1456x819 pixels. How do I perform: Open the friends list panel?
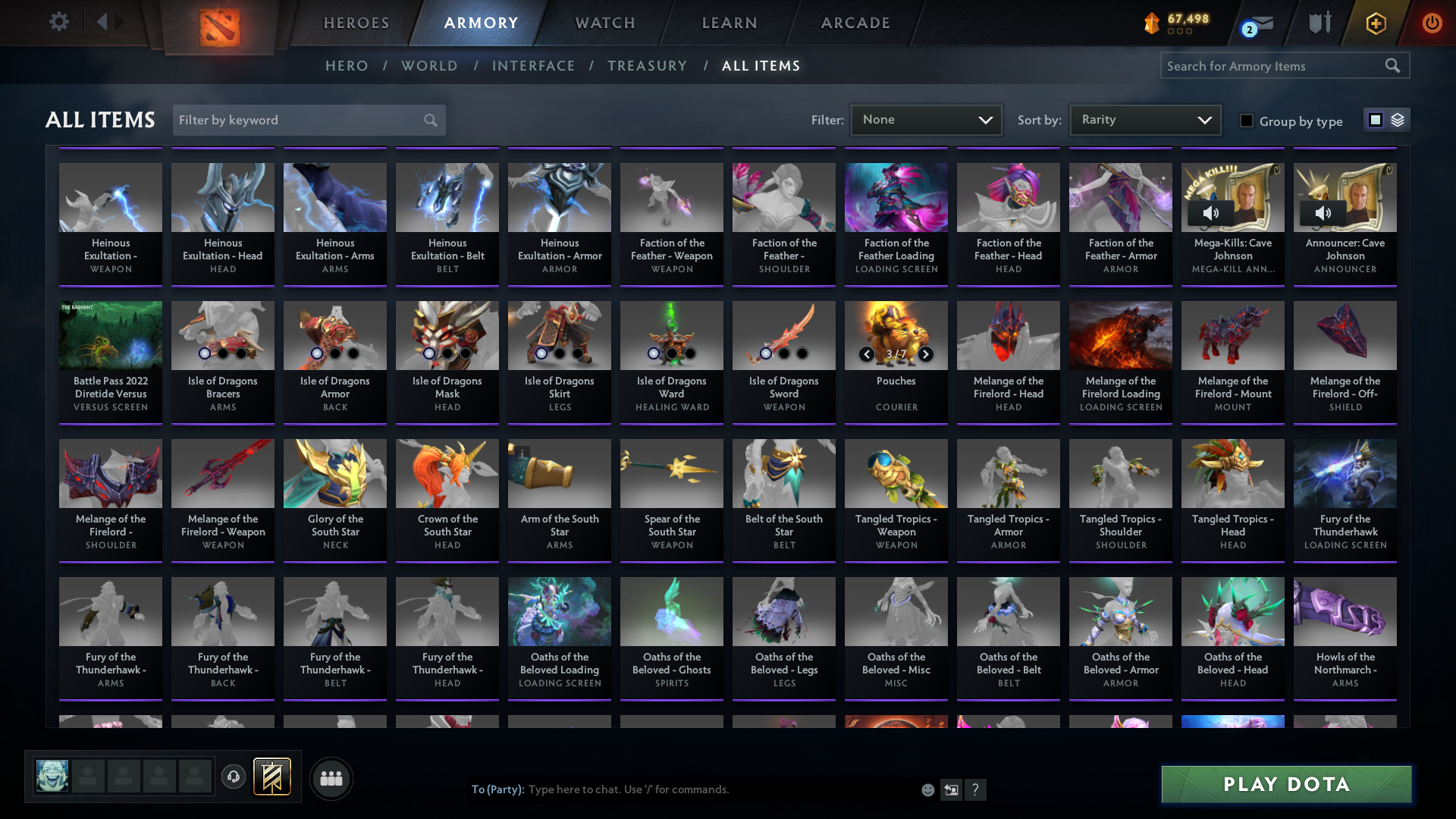[330, 778]
